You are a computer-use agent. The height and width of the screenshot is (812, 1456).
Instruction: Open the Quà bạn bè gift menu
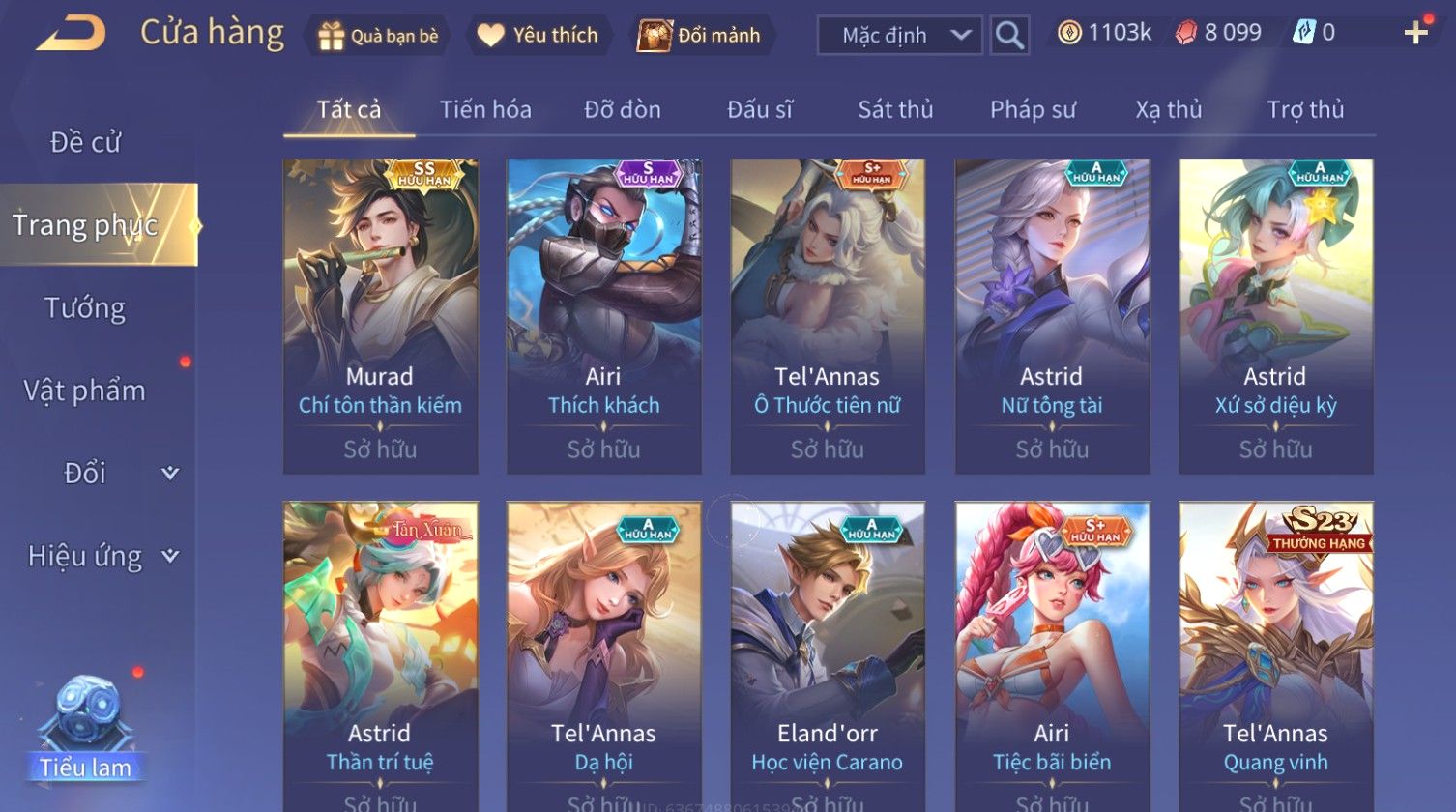point(378,36)
